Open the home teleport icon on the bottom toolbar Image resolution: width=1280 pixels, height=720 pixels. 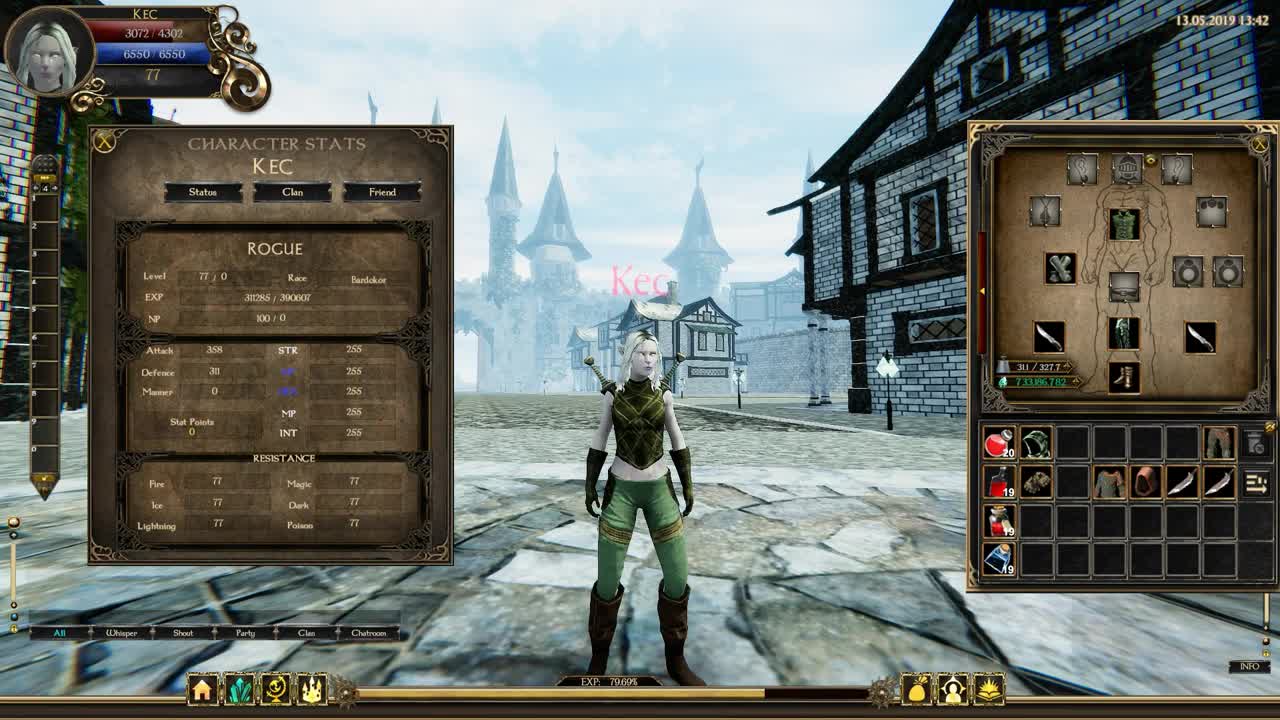pos(204,689)
